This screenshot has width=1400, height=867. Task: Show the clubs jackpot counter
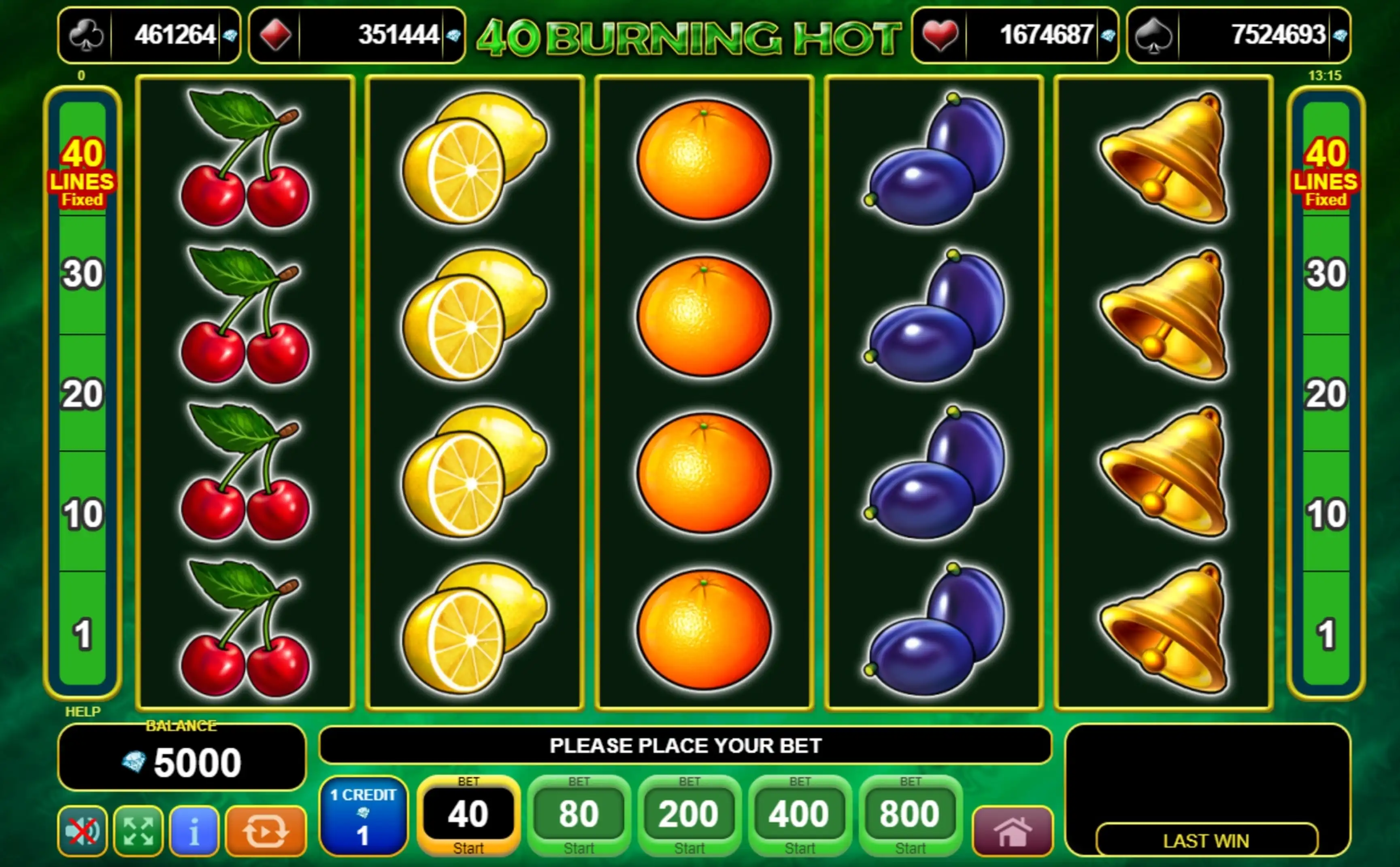[x=149, y=35]
